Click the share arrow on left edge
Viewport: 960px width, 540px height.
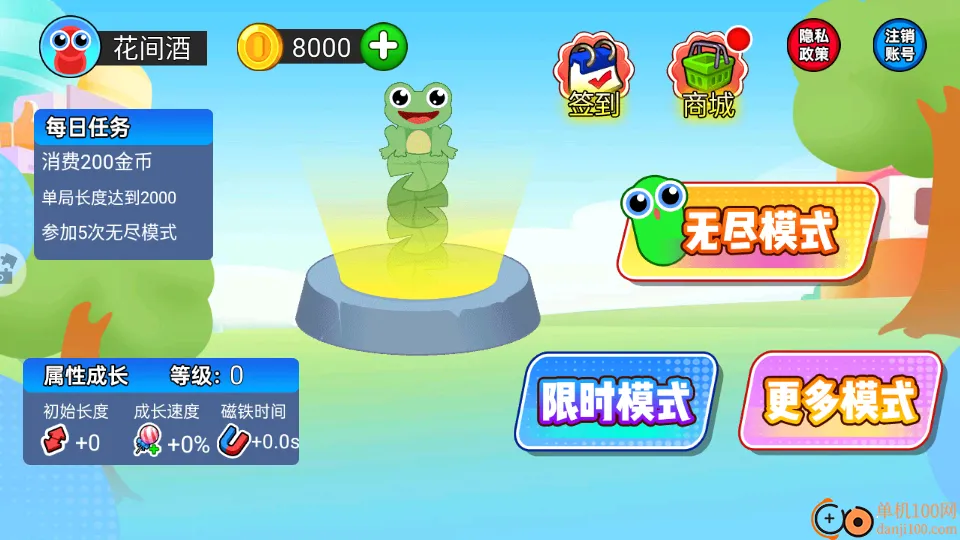[6, 268]
